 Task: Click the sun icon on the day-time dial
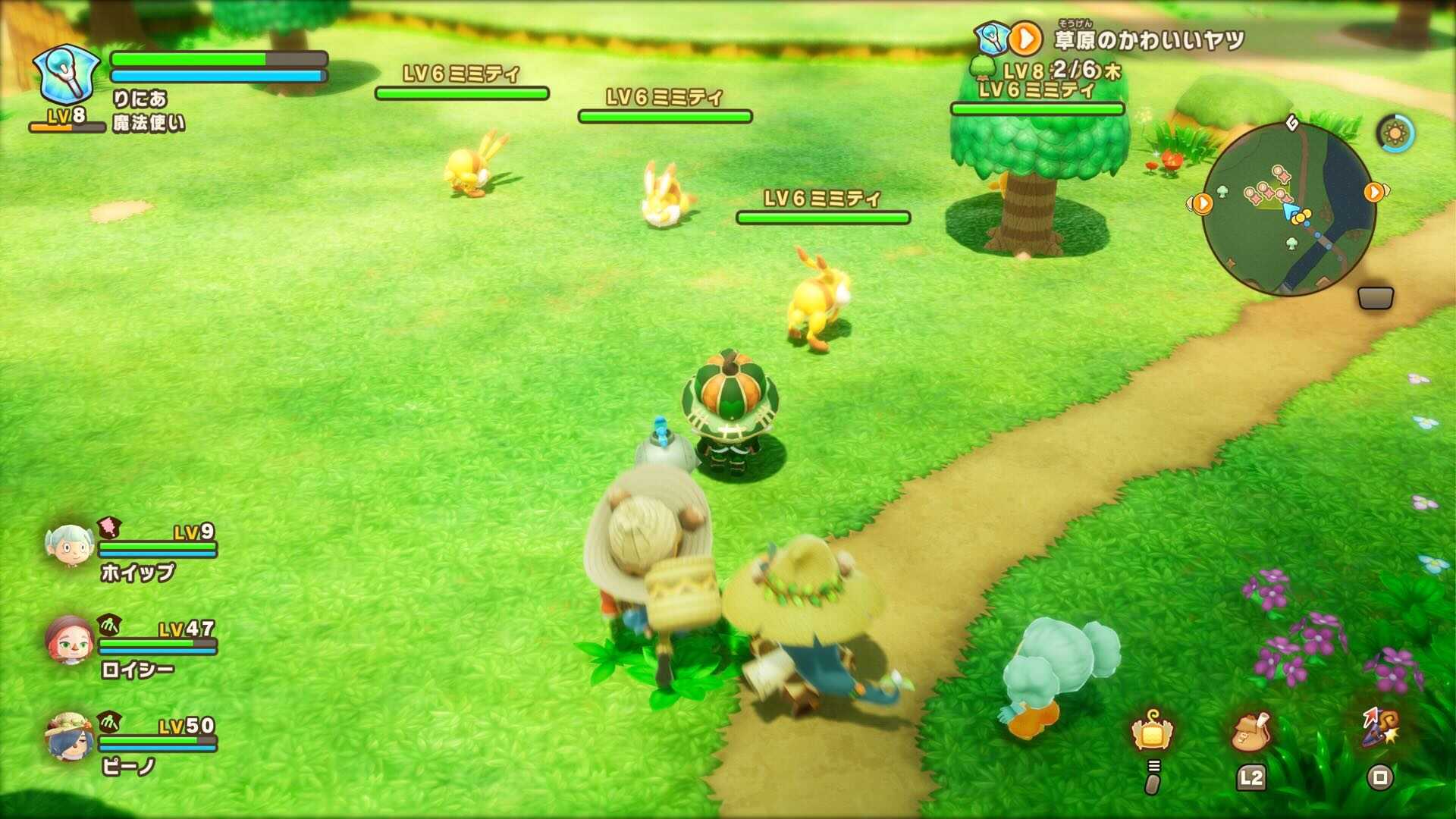(1394, 131)
